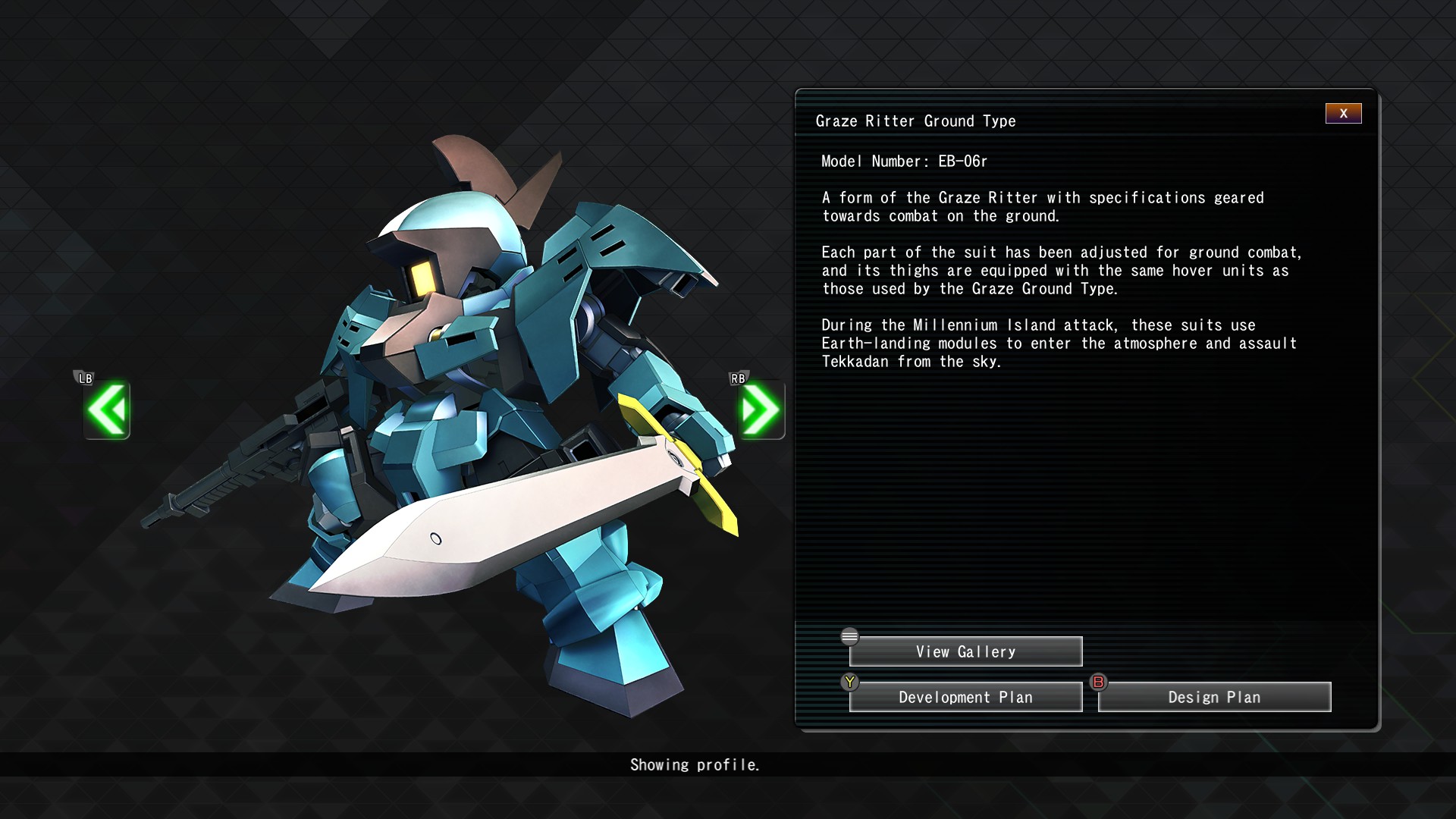
Task: Go to the previous unit with left arrow
Action: [x=107, y=409]
